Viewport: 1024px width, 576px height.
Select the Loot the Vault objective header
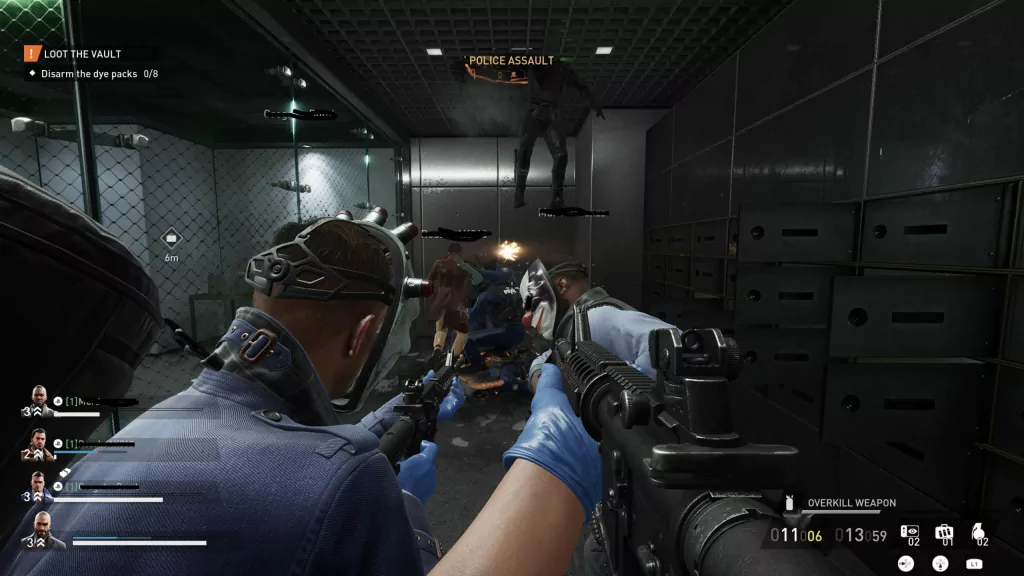pyautogui.click(x=75, y=54)
